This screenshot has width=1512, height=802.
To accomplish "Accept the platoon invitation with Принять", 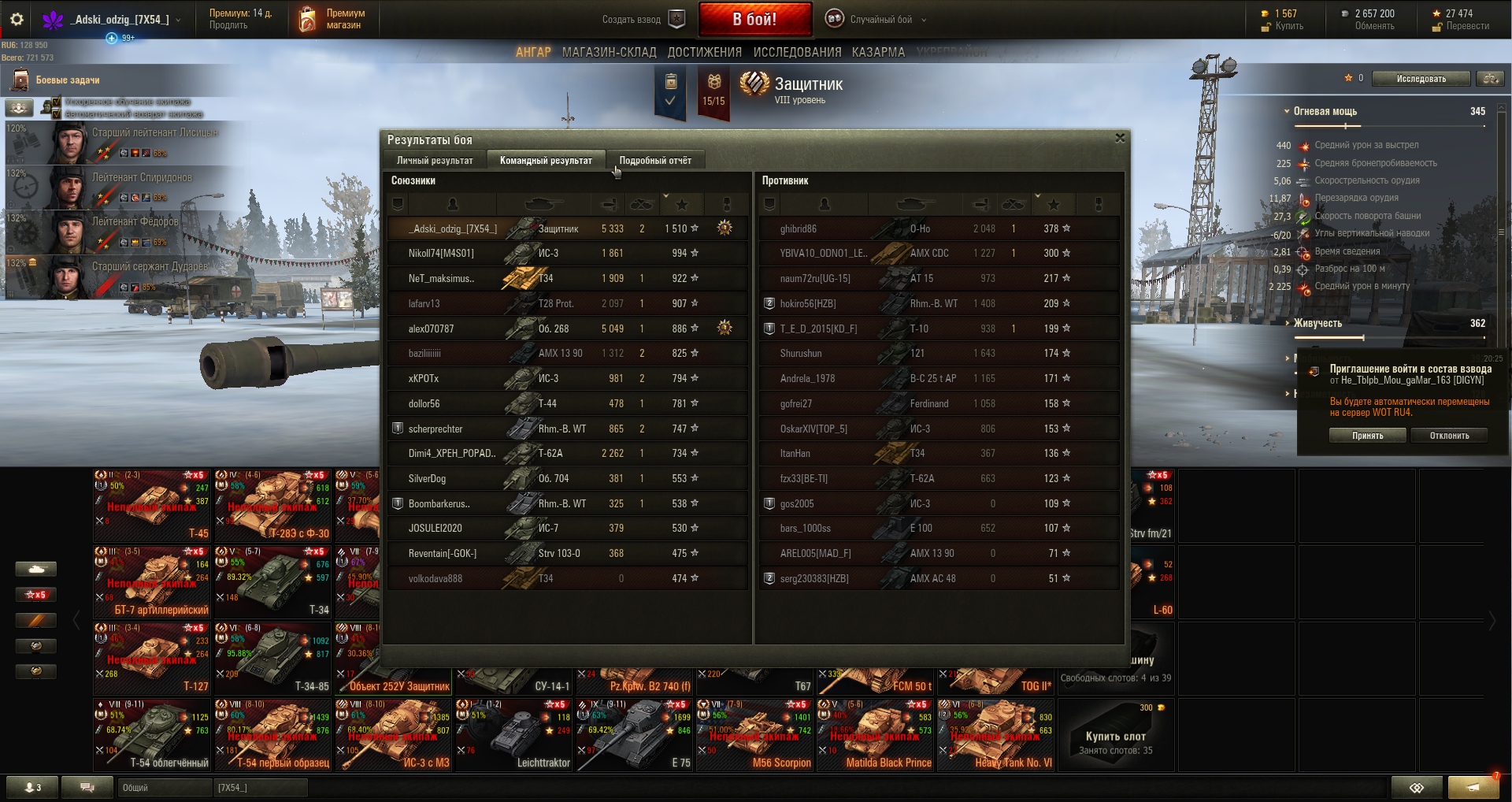I will 1367,436.
